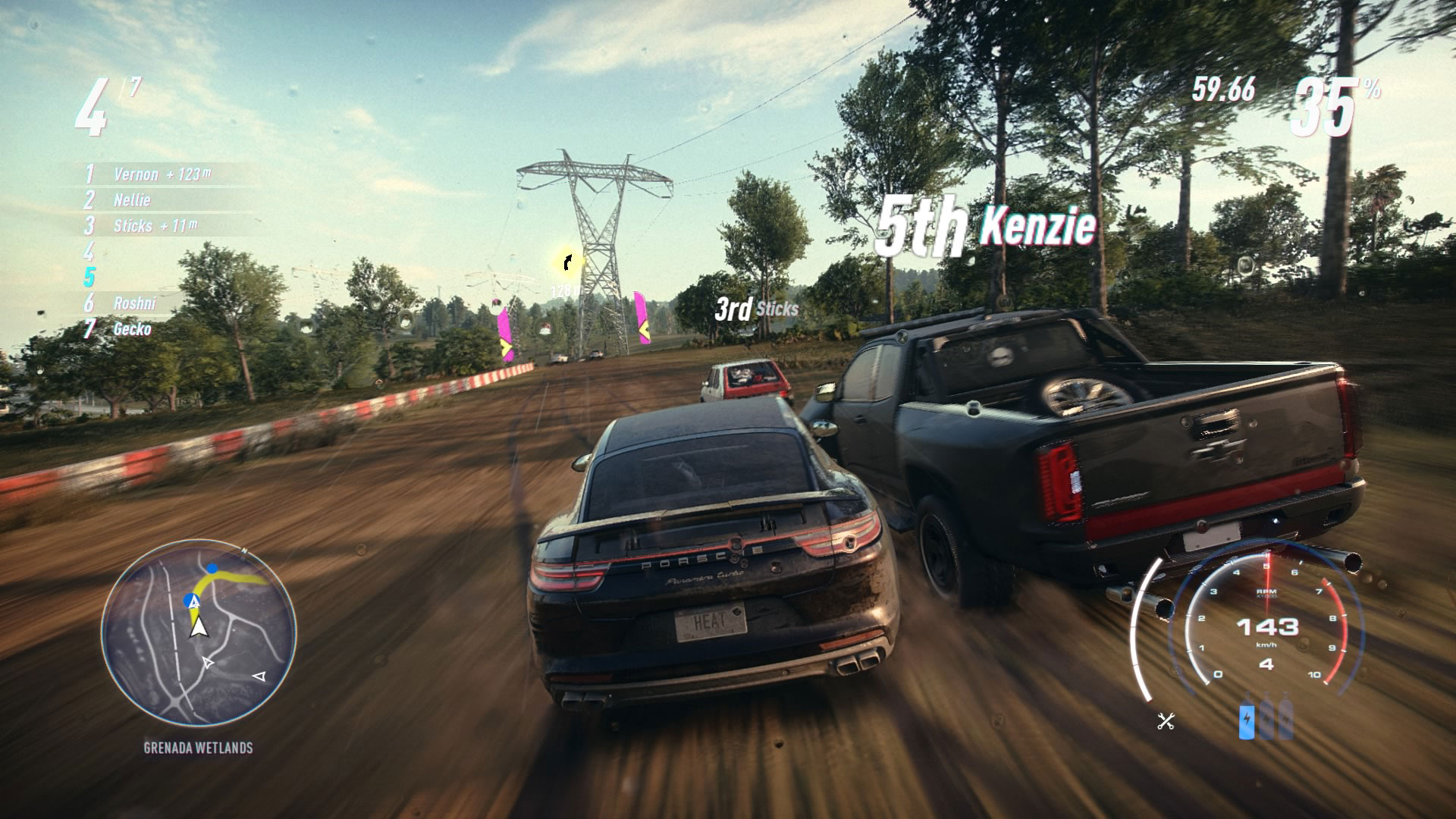Activate the filled blue nitrous bottle

[x=1247, y=719]
